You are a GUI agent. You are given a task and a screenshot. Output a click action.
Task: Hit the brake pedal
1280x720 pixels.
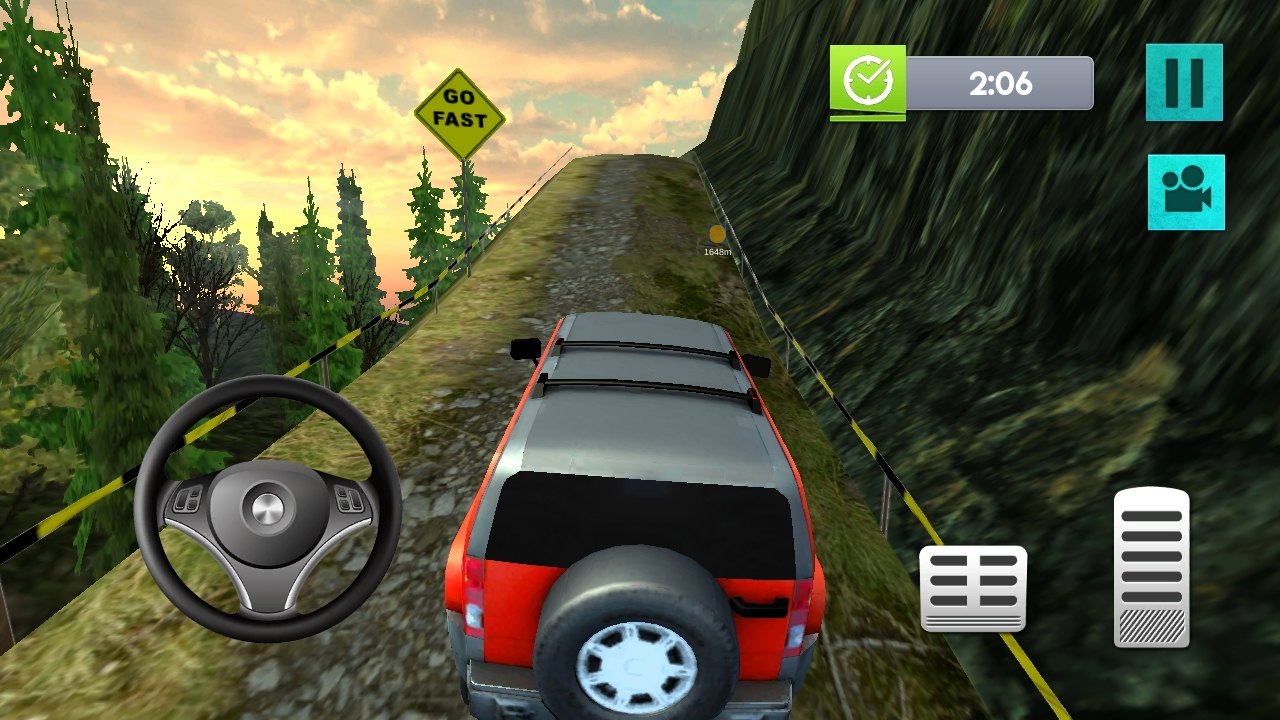973,588
